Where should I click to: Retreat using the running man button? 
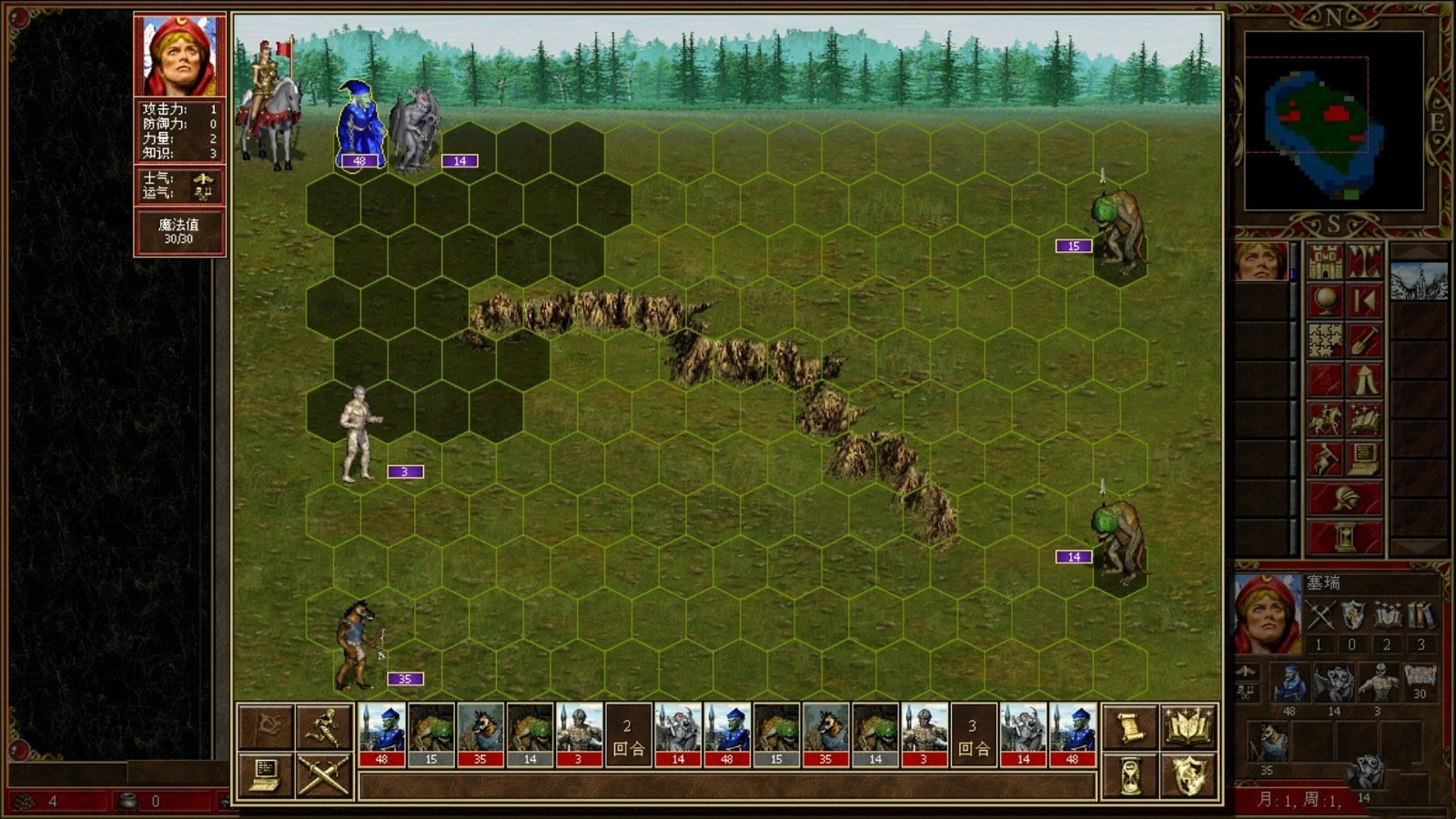324,727
